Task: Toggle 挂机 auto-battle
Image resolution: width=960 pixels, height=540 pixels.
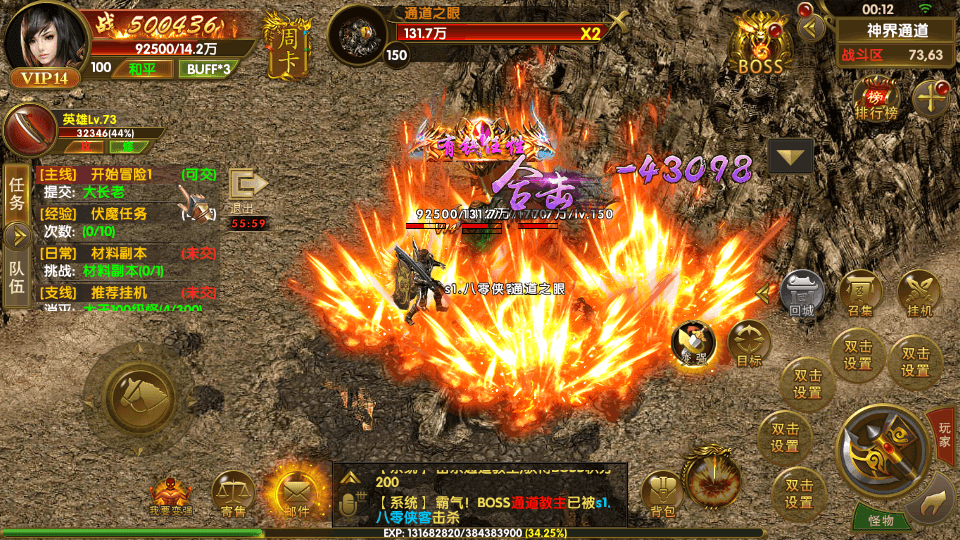Action: (919, 294)
